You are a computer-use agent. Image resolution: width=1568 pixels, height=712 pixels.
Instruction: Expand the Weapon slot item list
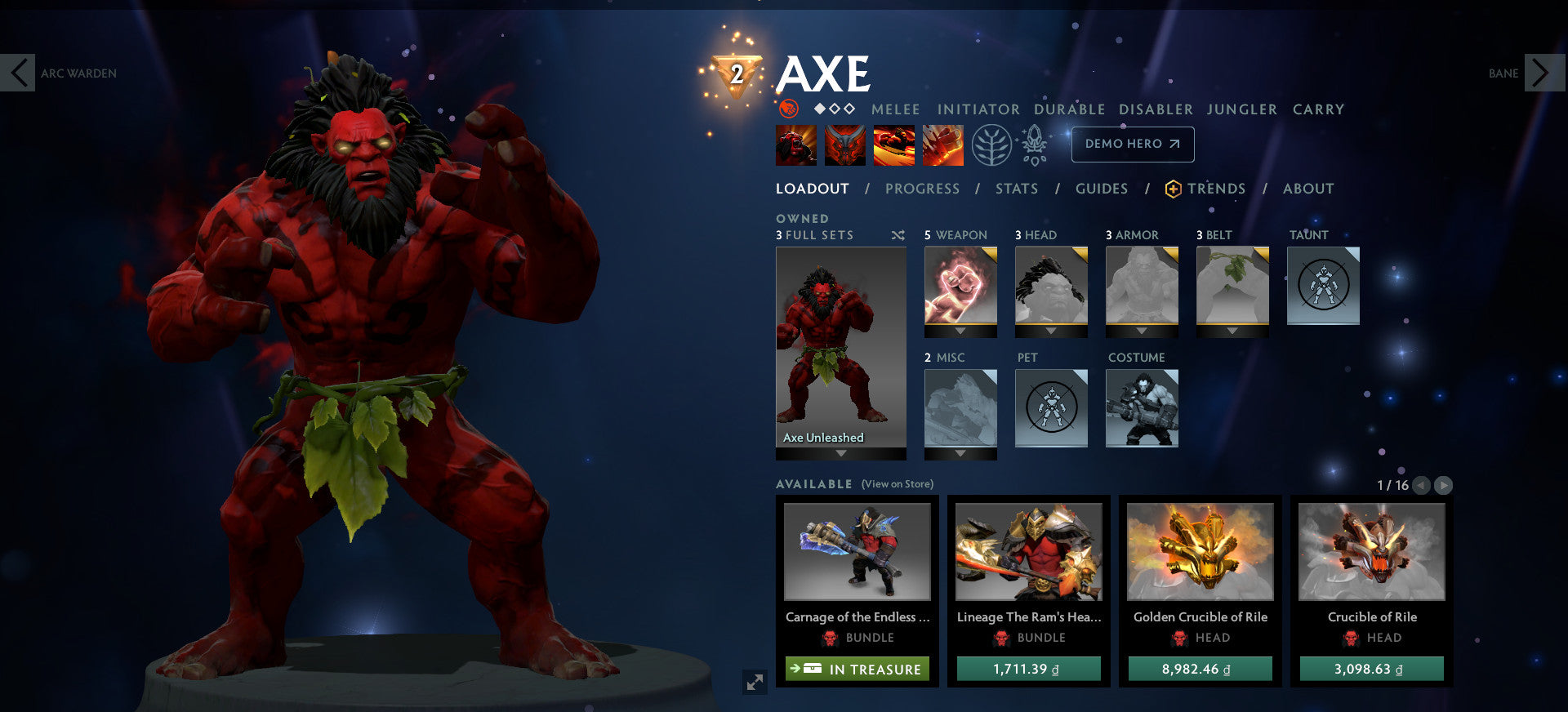pos(960,332)
